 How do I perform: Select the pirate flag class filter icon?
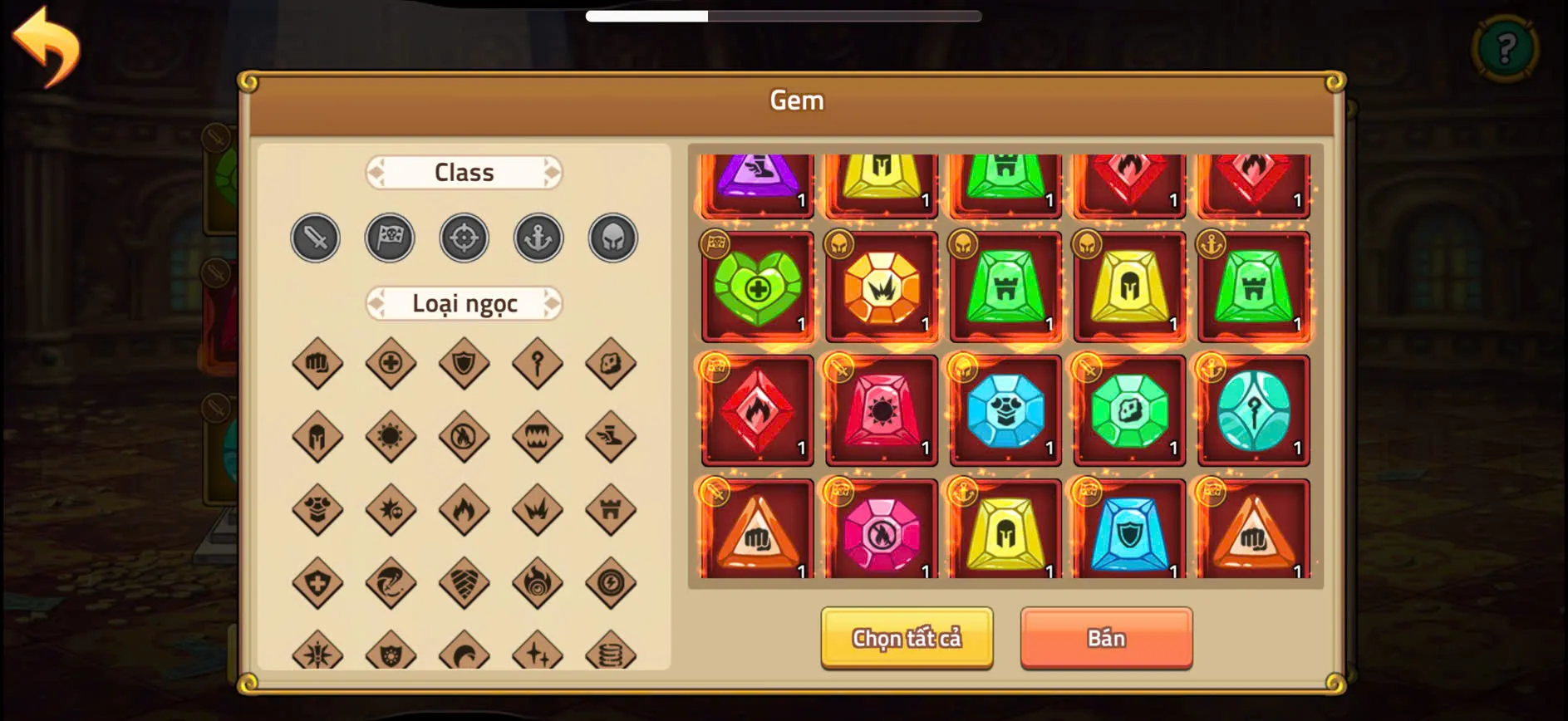(390, 238)
